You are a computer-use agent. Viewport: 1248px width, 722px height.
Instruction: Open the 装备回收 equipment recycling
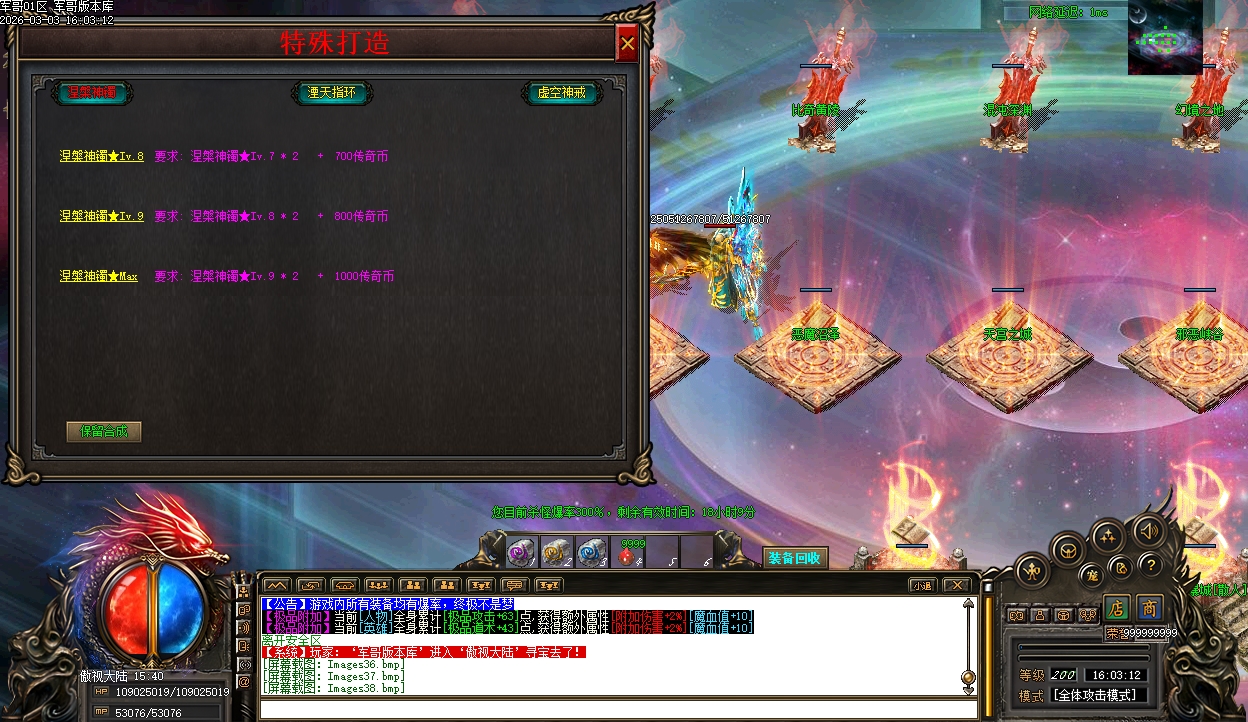click(794, 558)
